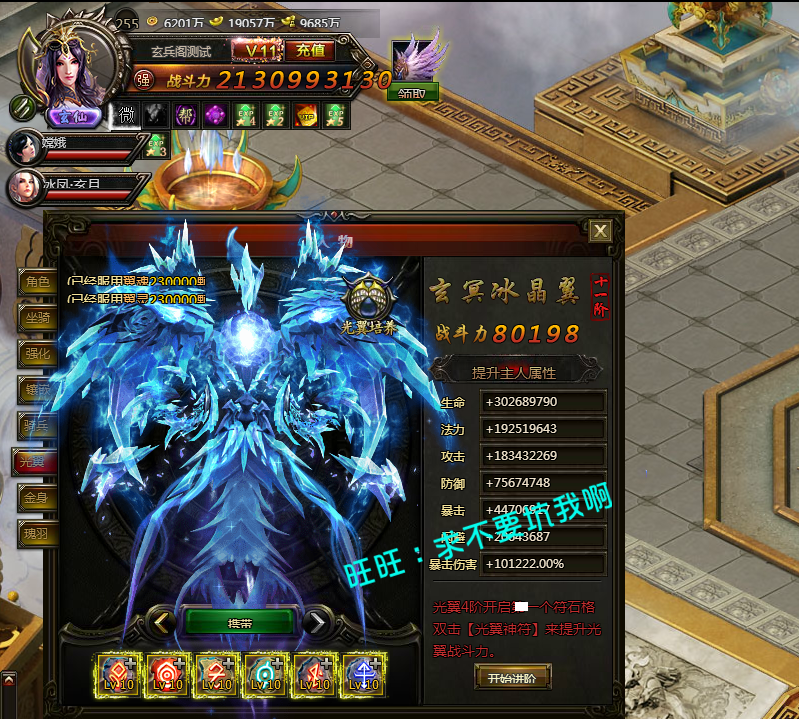Image resolution: width=799 pixels, height=719 pixels.
Task: Click the green 携带 equip button
Action: 240,622
